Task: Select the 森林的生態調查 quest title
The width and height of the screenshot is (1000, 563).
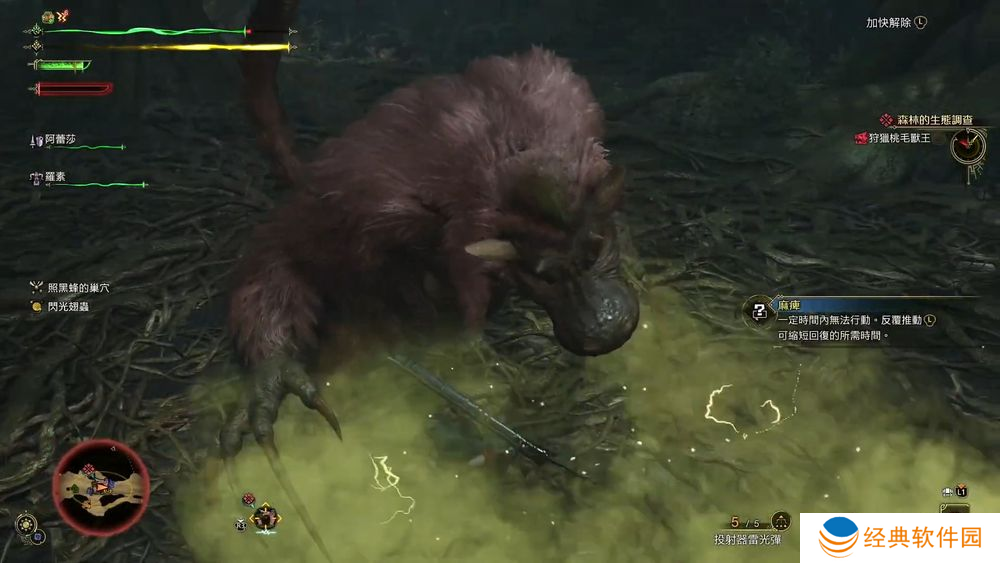Action: click(x=932, y=120)
